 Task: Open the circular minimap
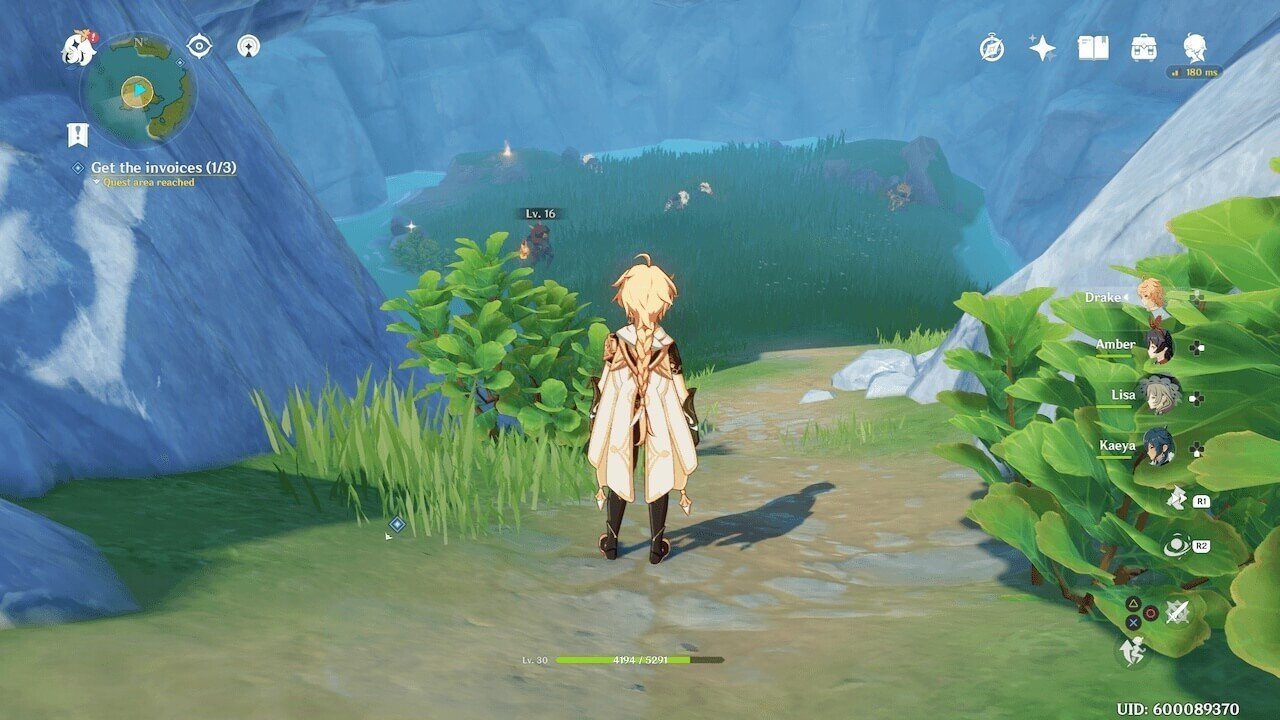[x=138, y=91]
